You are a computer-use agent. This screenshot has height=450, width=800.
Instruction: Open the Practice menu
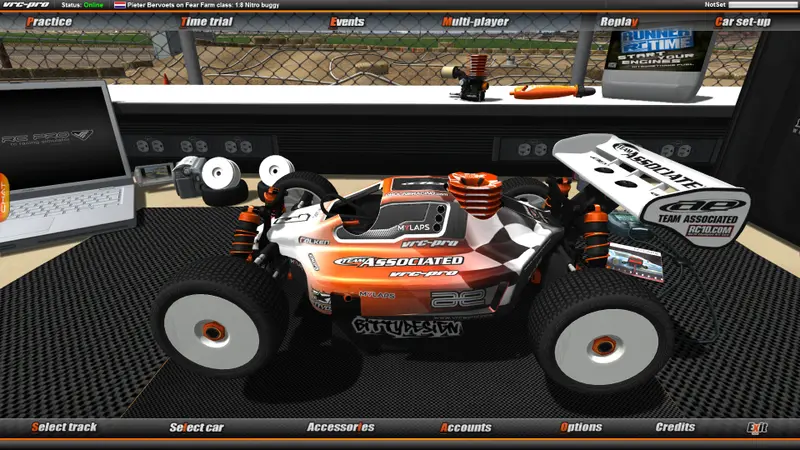(48, 21)
